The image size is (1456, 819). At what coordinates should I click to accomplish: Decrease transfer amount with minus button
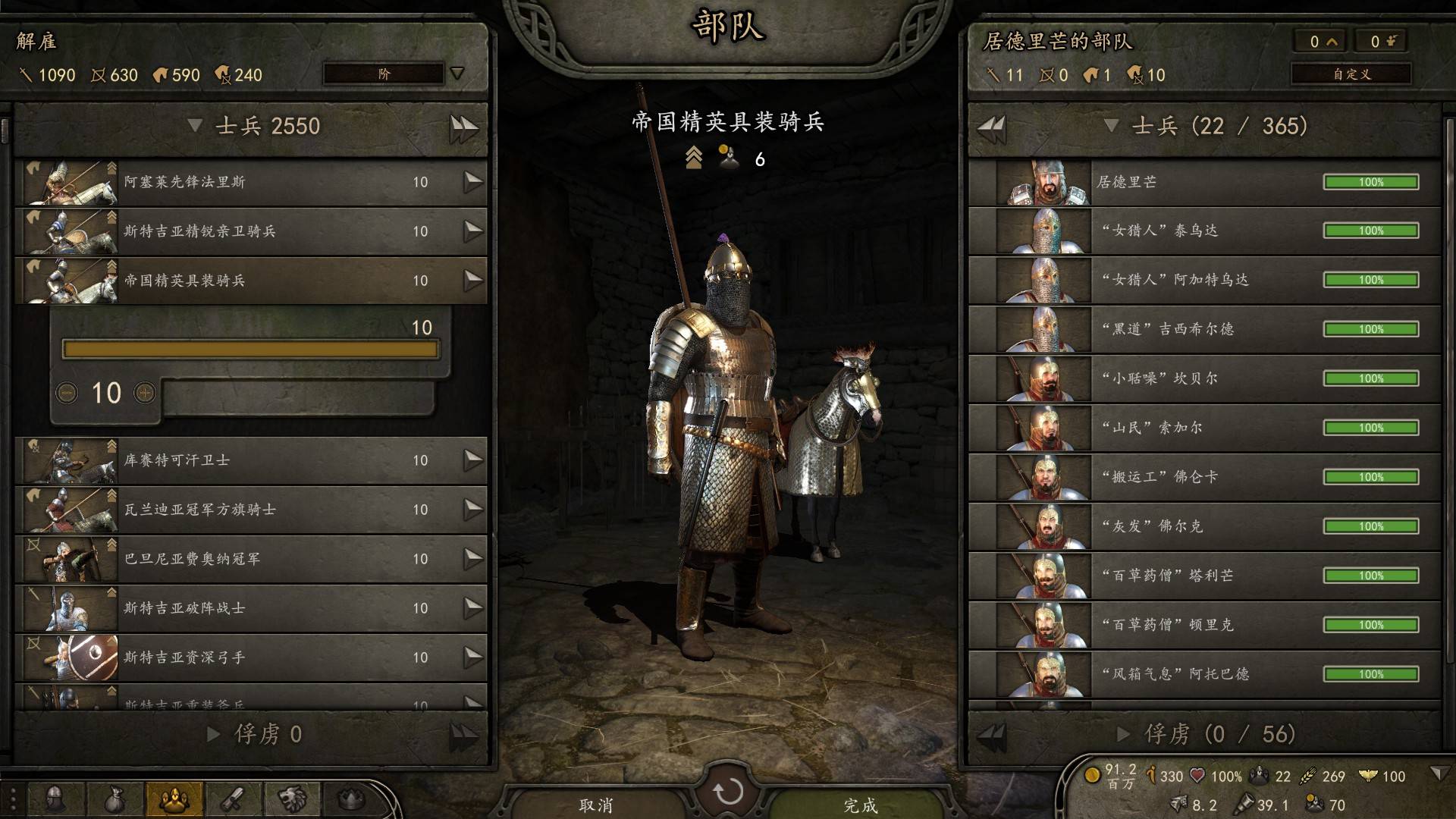67,393
